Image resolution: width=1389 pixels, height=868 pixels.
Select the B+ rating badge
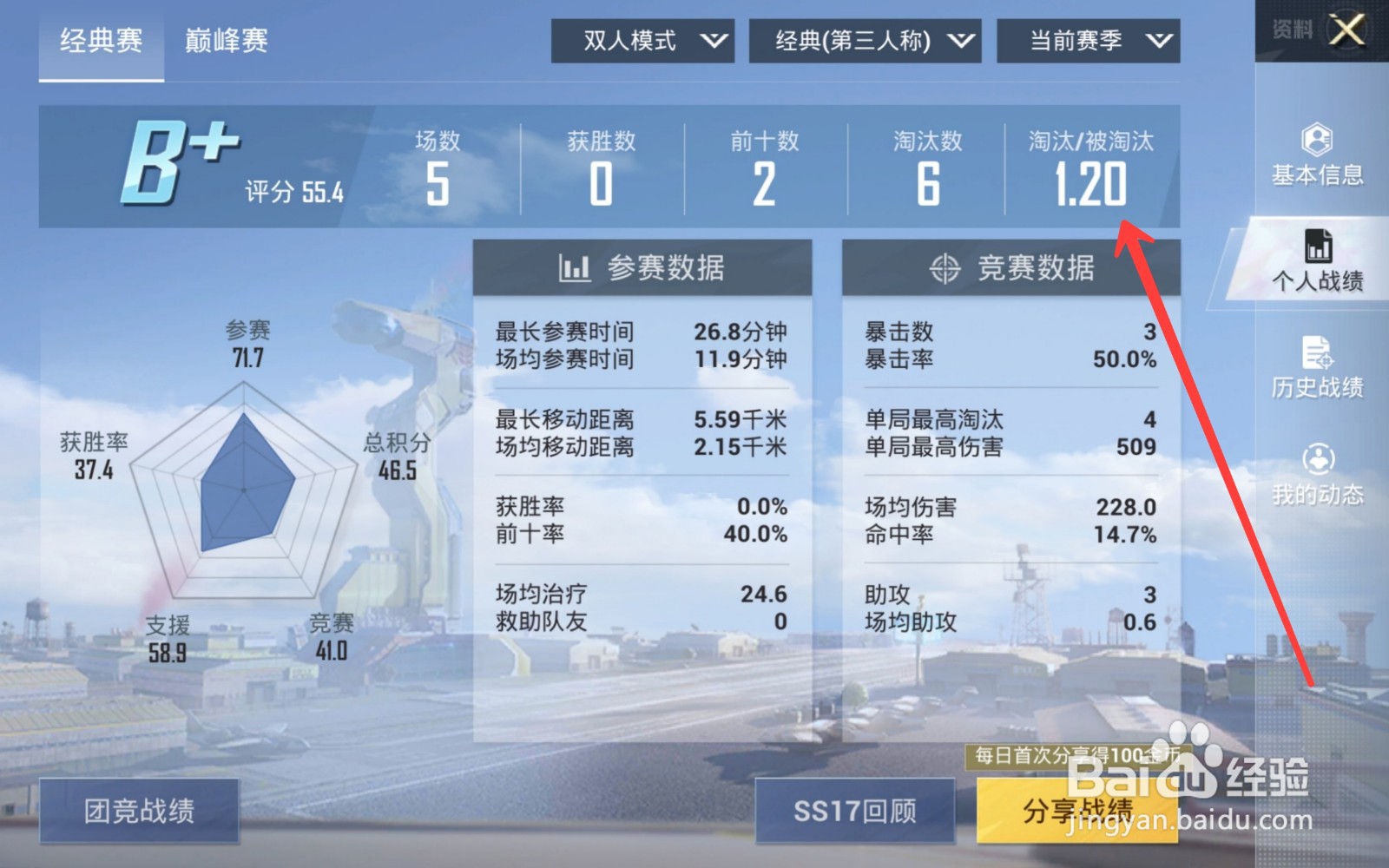click(178, 161)
